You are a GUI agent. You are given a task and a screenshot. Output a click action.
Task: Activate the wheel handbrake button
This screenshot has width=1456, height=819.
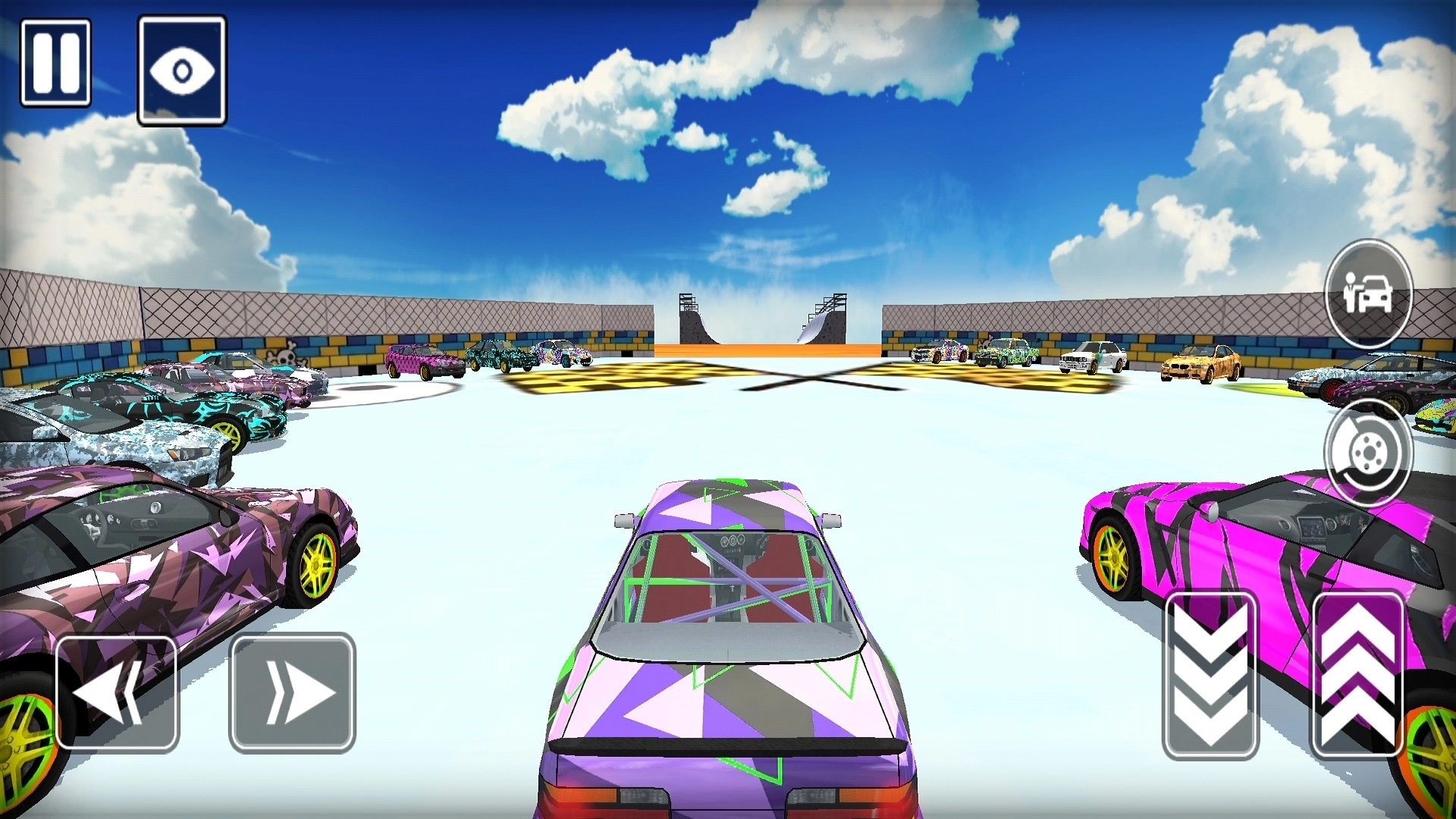tap(1368, 453)
